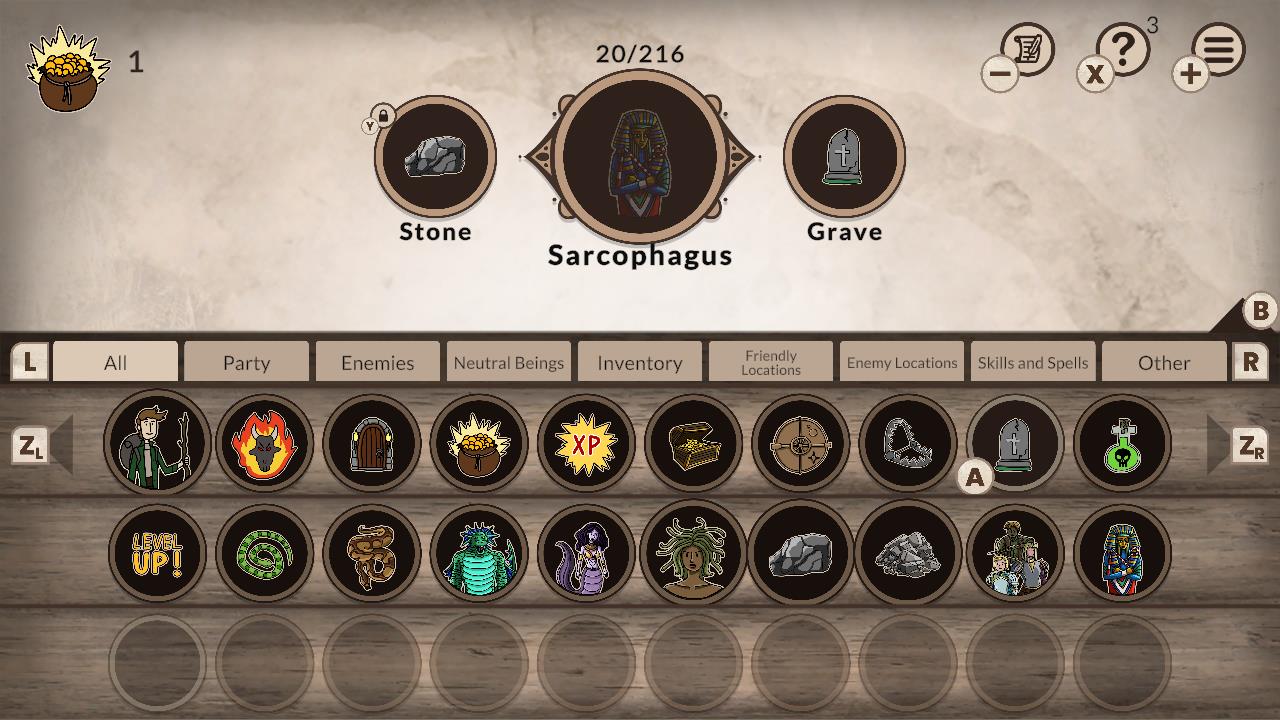
Task: Click the gold pot counter top-left
Action: [63, 63]
